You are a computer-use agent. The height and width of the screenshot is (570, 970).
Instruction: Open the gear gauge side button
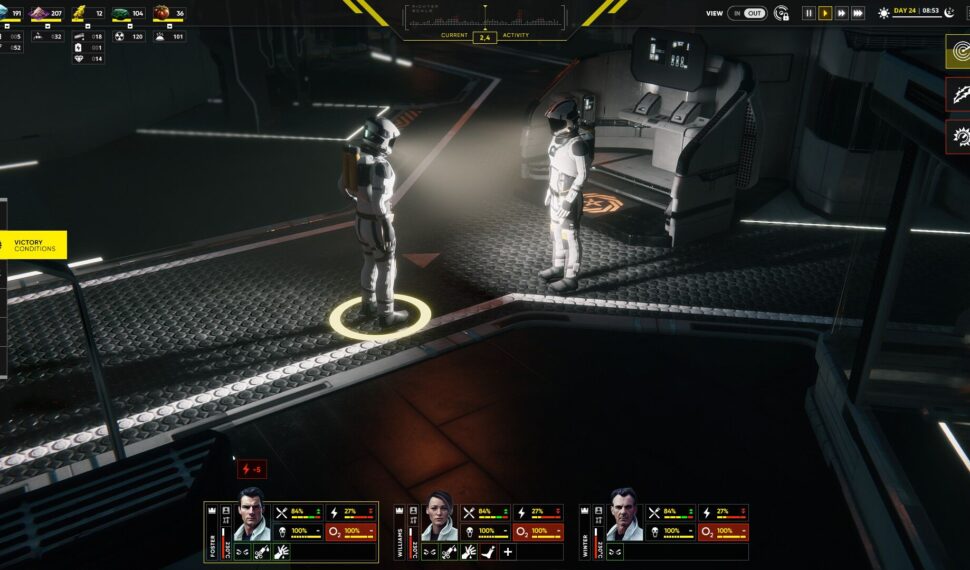[958, 135]
